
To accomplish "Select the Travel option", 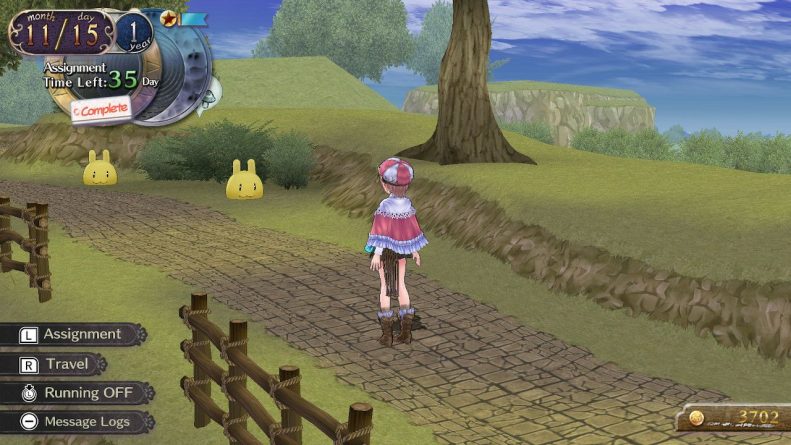I will 60,364.
